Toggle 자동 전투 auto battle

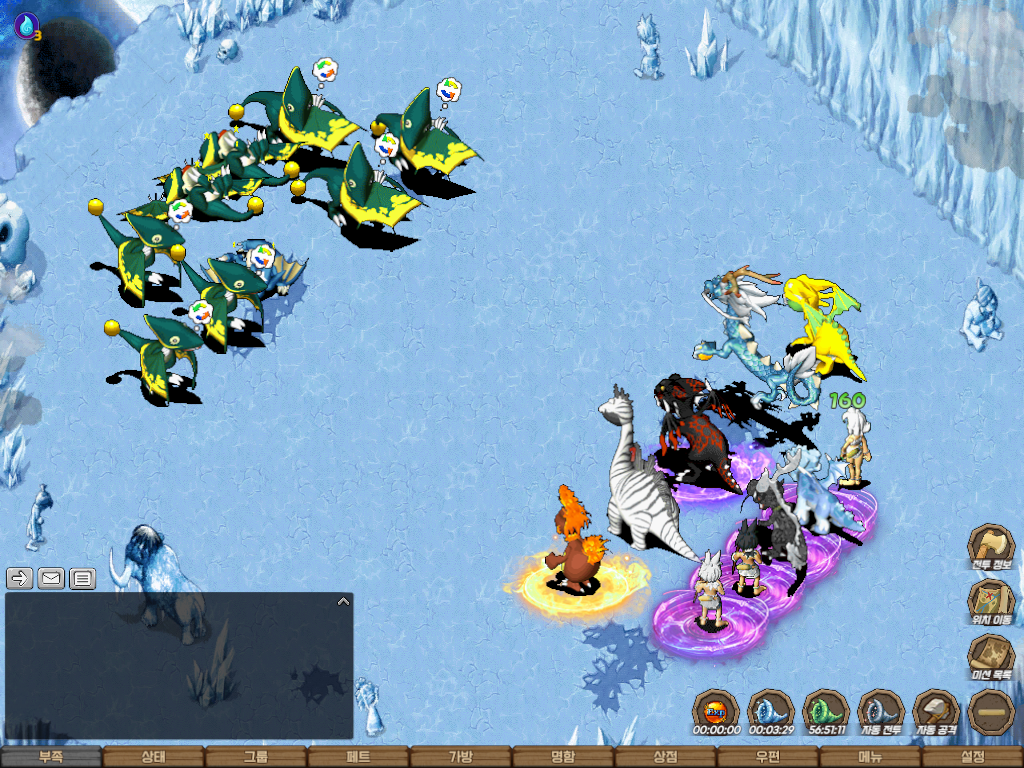pos(881,712)
